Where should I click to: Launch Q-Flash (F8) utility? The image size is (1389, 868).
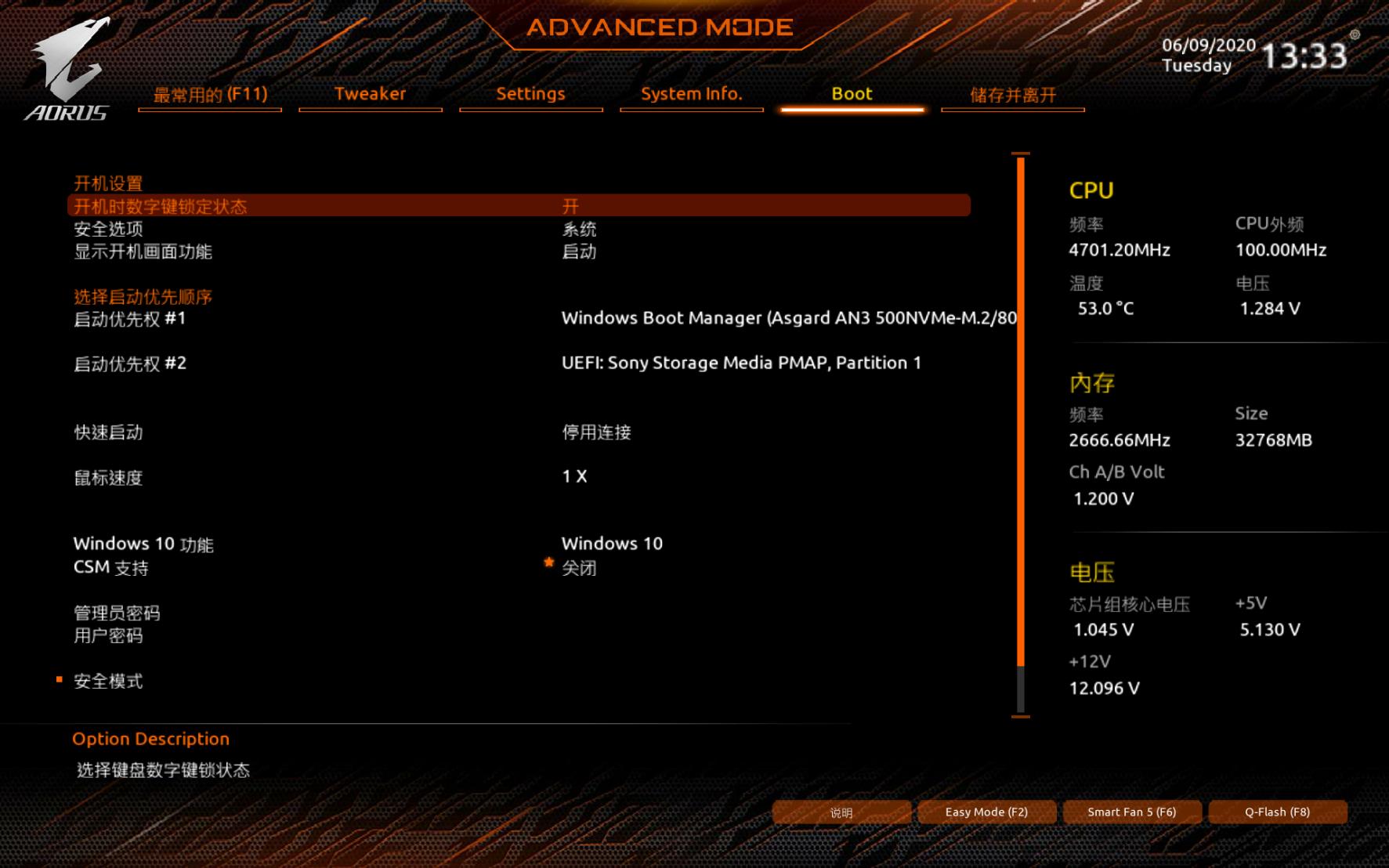coord(1277,812)
